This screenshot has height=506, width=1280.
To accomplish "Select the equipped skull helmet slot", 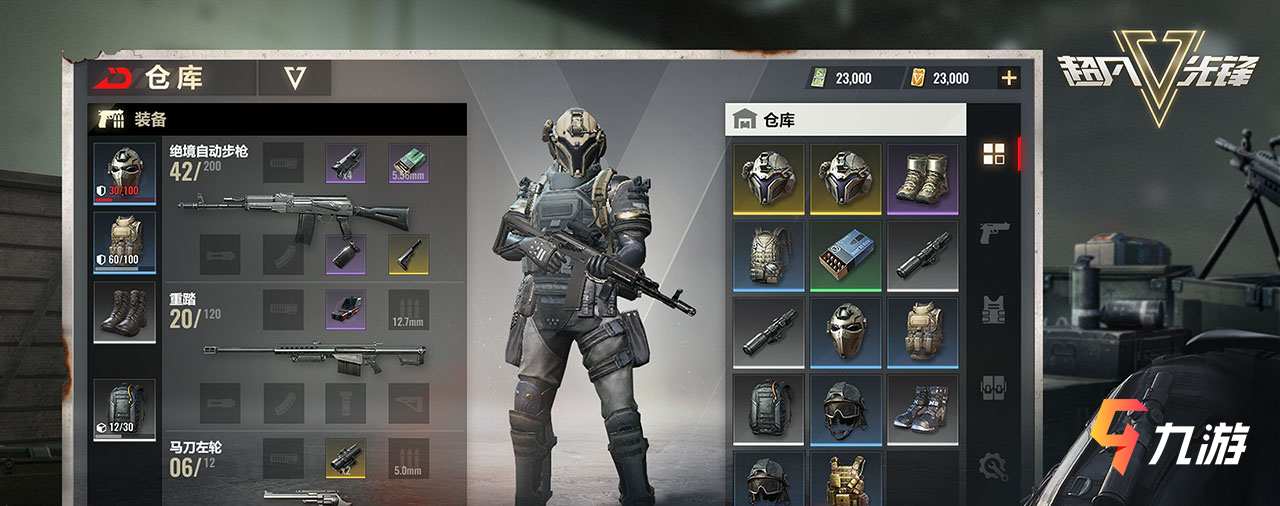I will coord(124,172).
